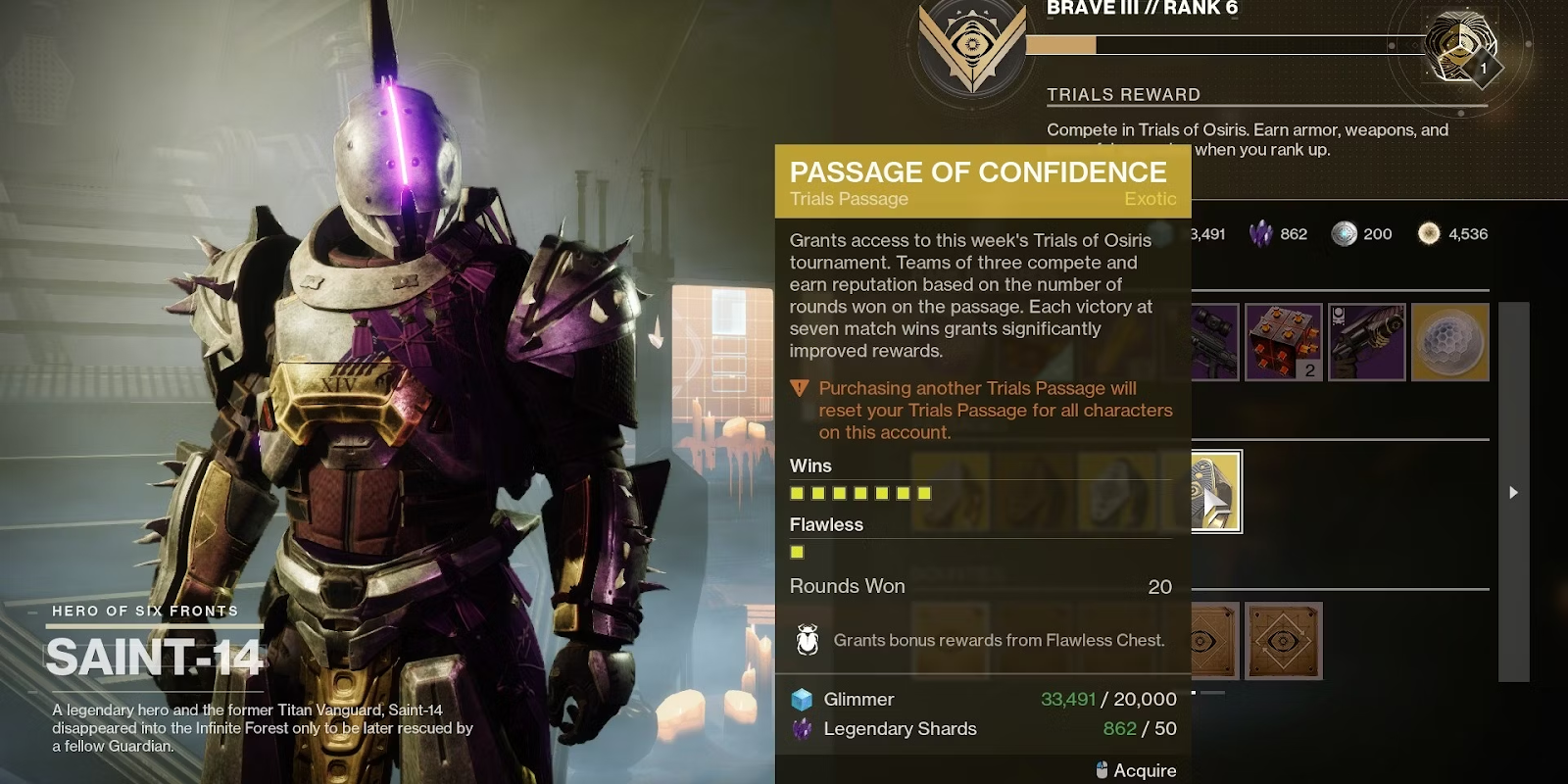
Task: Inspect the scoped rifle weapon slot
Action: pos(1215,342)
